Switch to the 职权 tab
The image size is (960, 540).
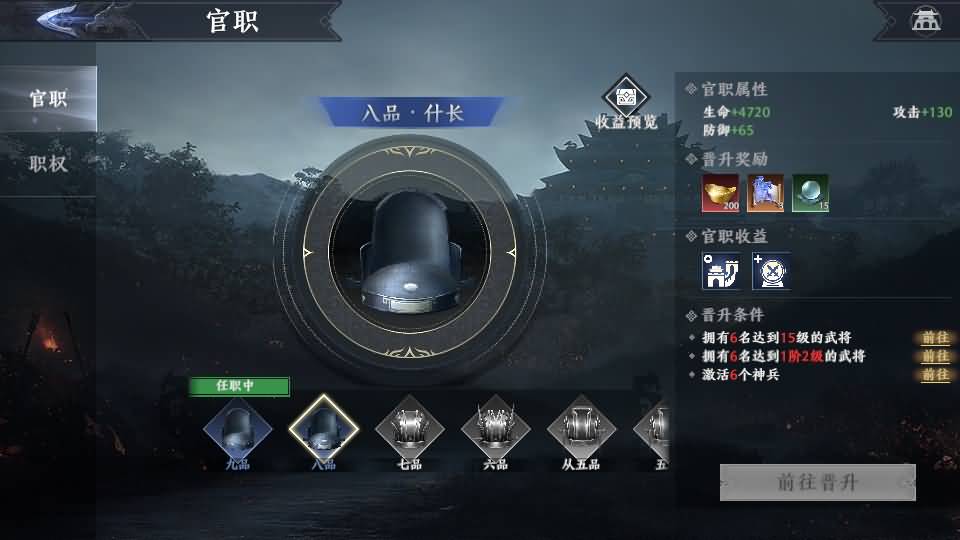pos(48,164)
